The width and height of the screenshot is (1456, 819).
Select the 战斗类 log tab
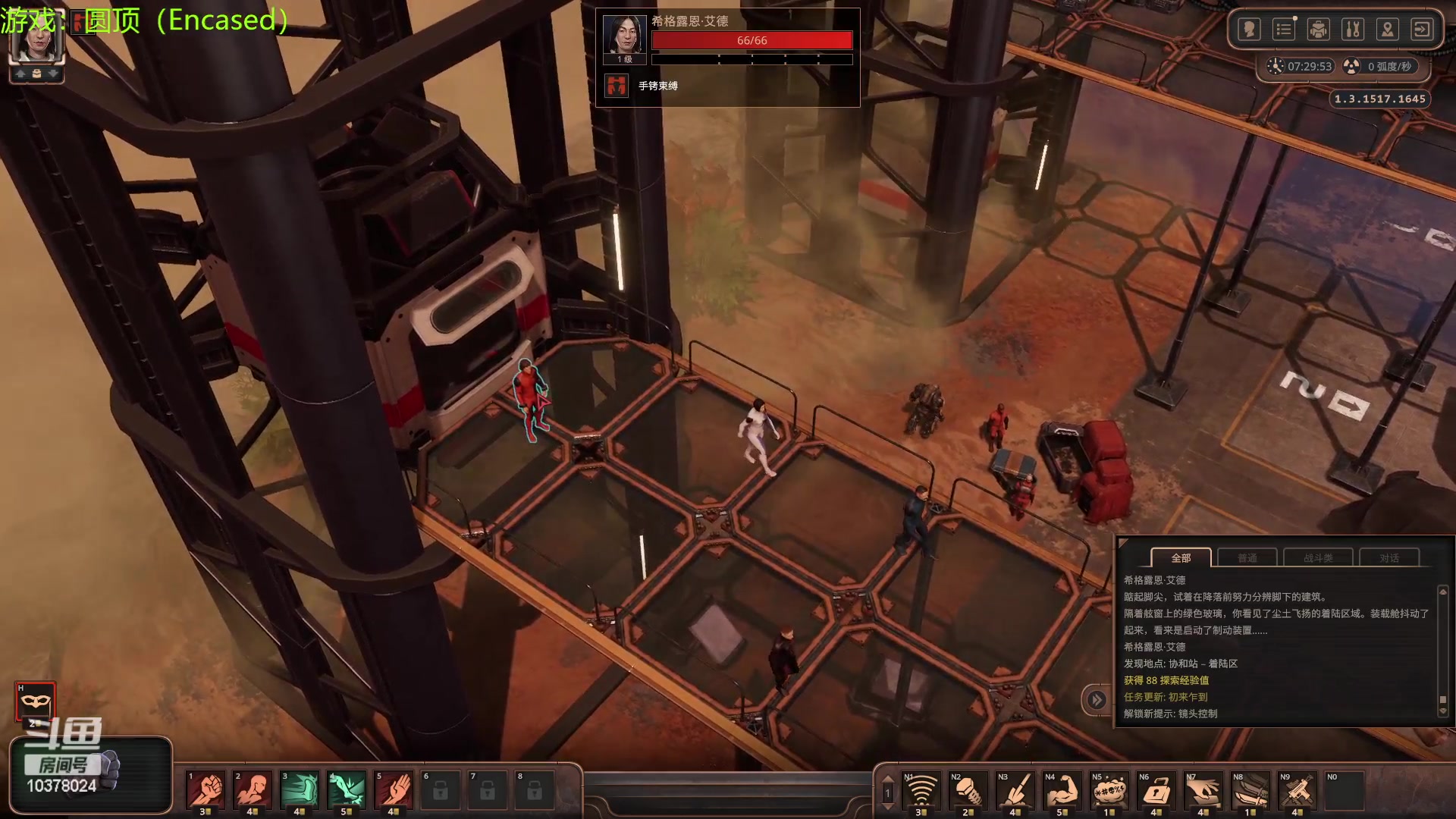click(1318, 558)
